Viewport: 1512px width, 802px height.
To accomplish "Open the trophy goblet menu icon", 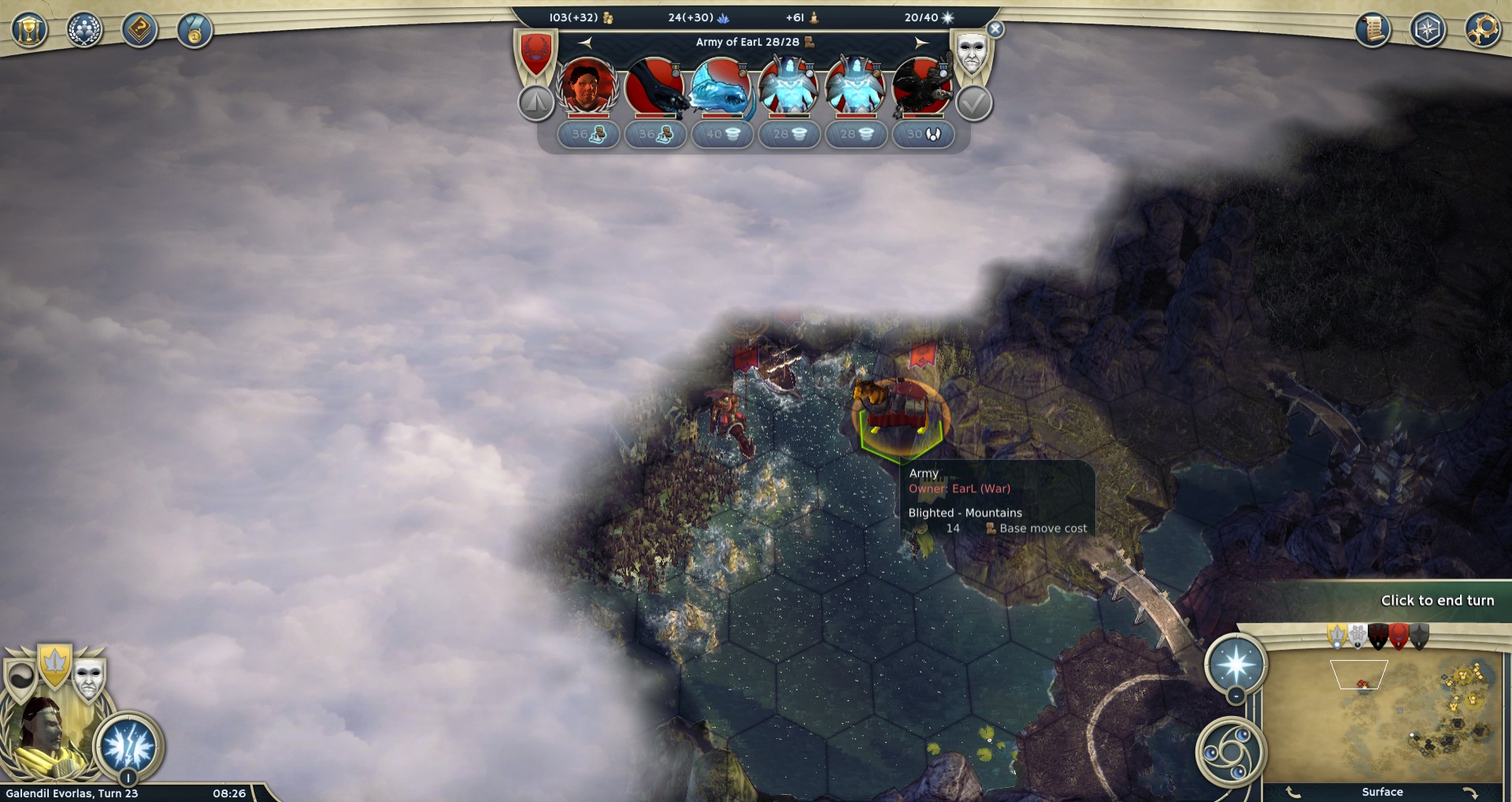I will point(29,31).
